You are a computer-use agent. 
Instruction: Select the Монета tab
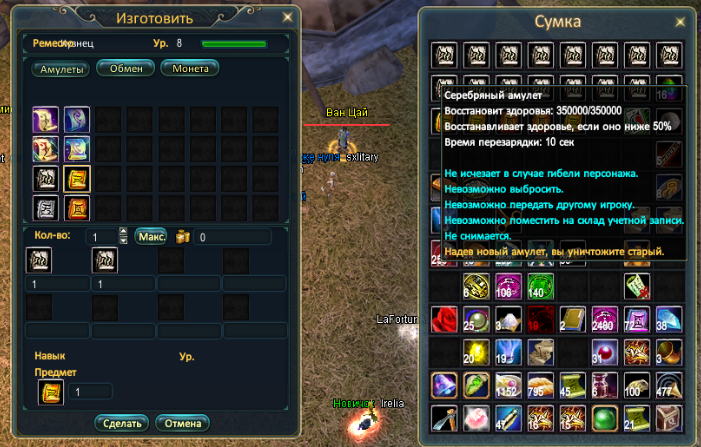(191, 68)
